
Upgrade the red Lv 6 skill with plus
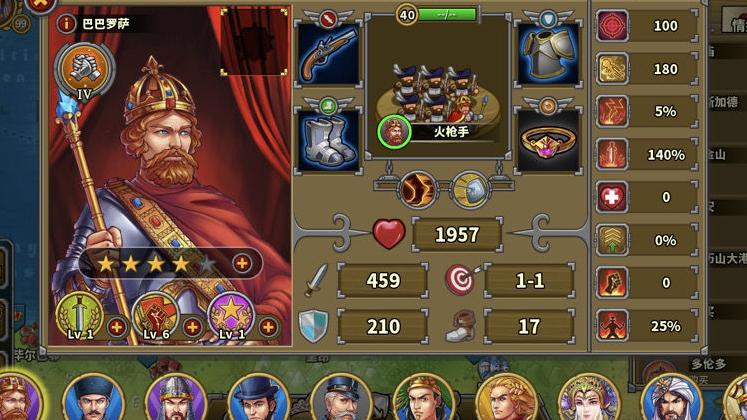coord(192,327)
